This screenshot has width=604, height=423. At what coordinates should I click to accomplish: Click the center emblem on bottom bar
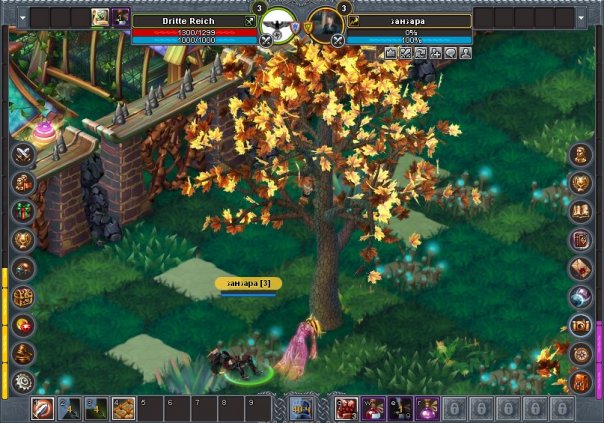301,408
